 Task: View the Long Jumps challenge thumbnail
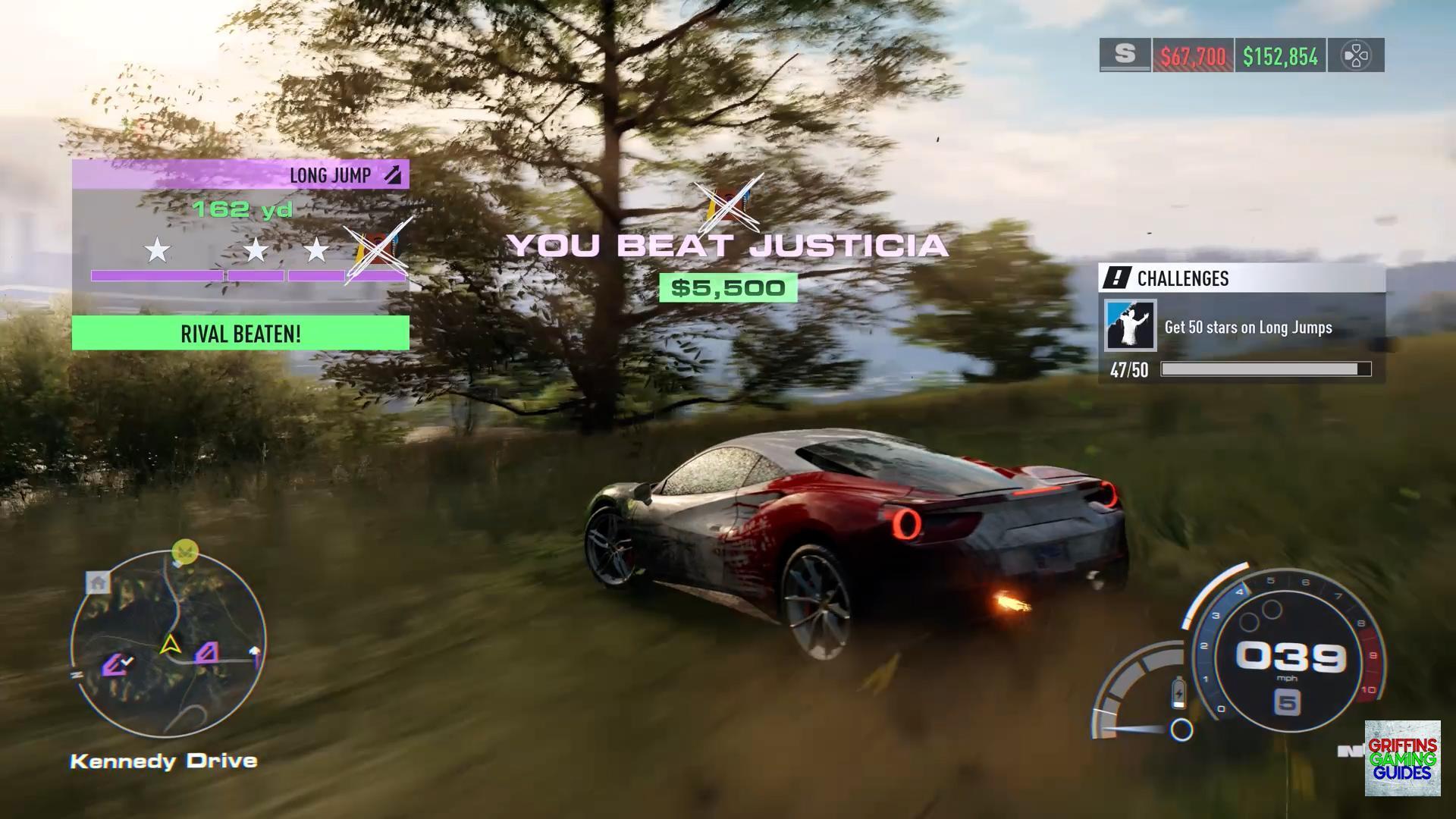point(1130,326)
